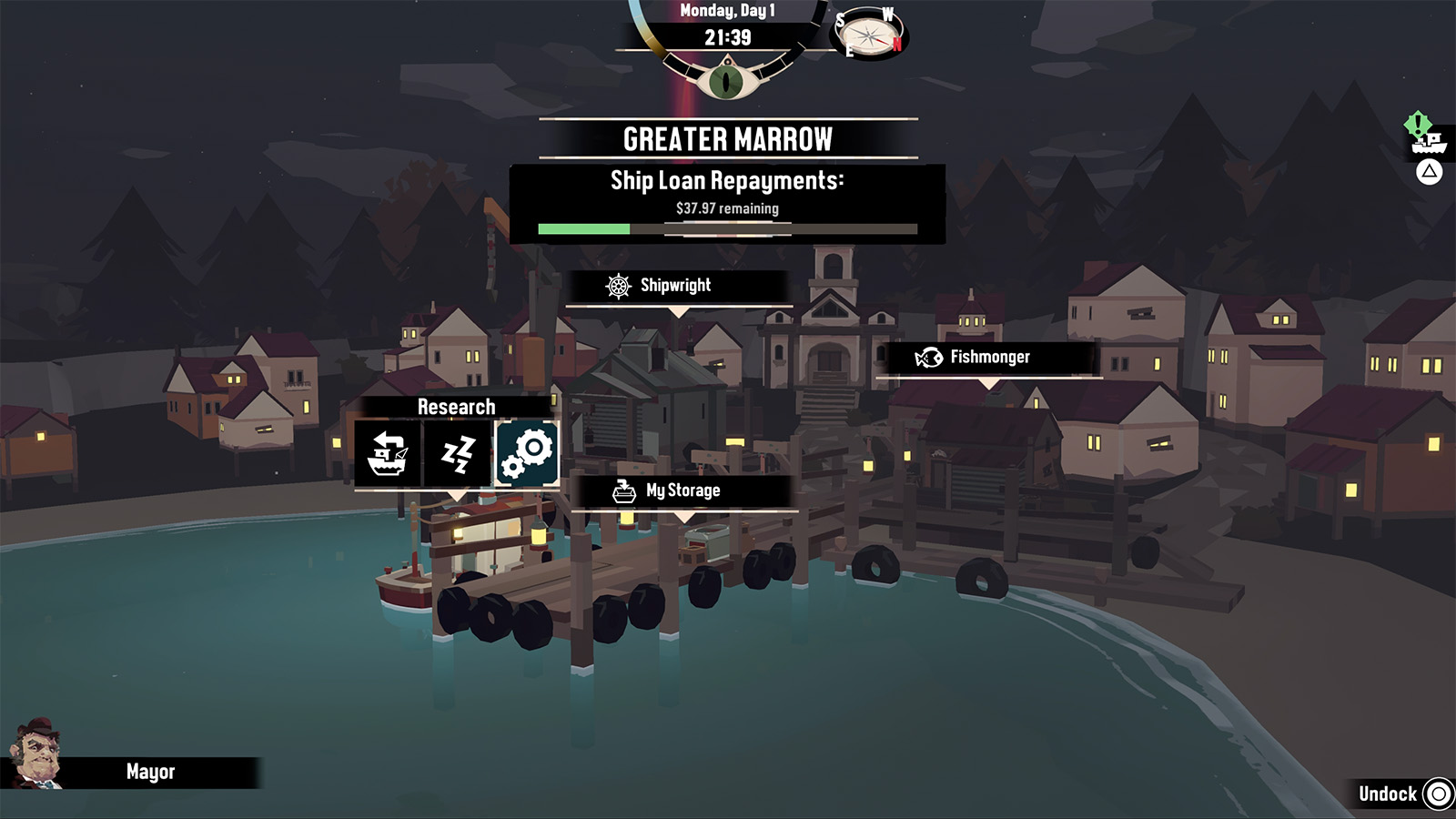
Task: Click the Ship Loan Repayments progress bar
Action: (x=726, y=229)
